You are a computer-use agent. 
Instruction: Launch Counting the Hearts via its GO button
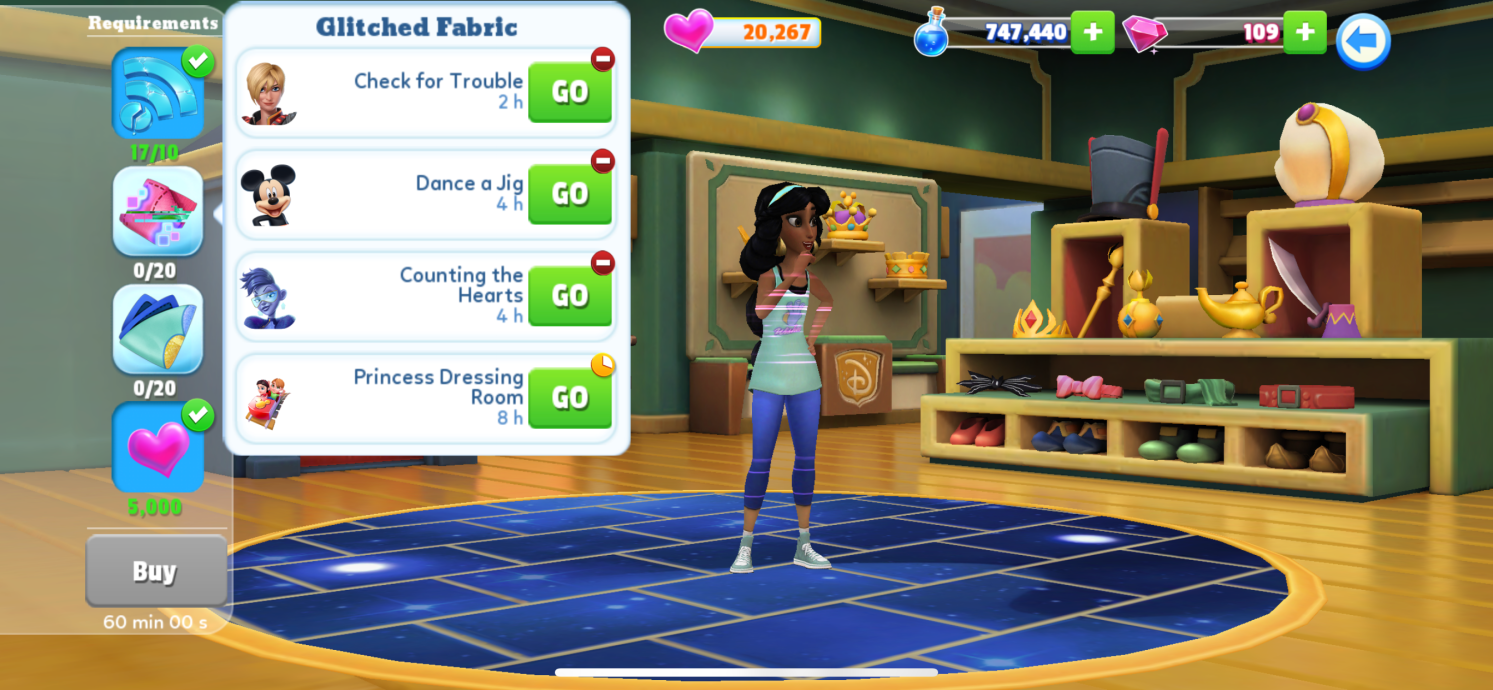(x=569, y=296)
